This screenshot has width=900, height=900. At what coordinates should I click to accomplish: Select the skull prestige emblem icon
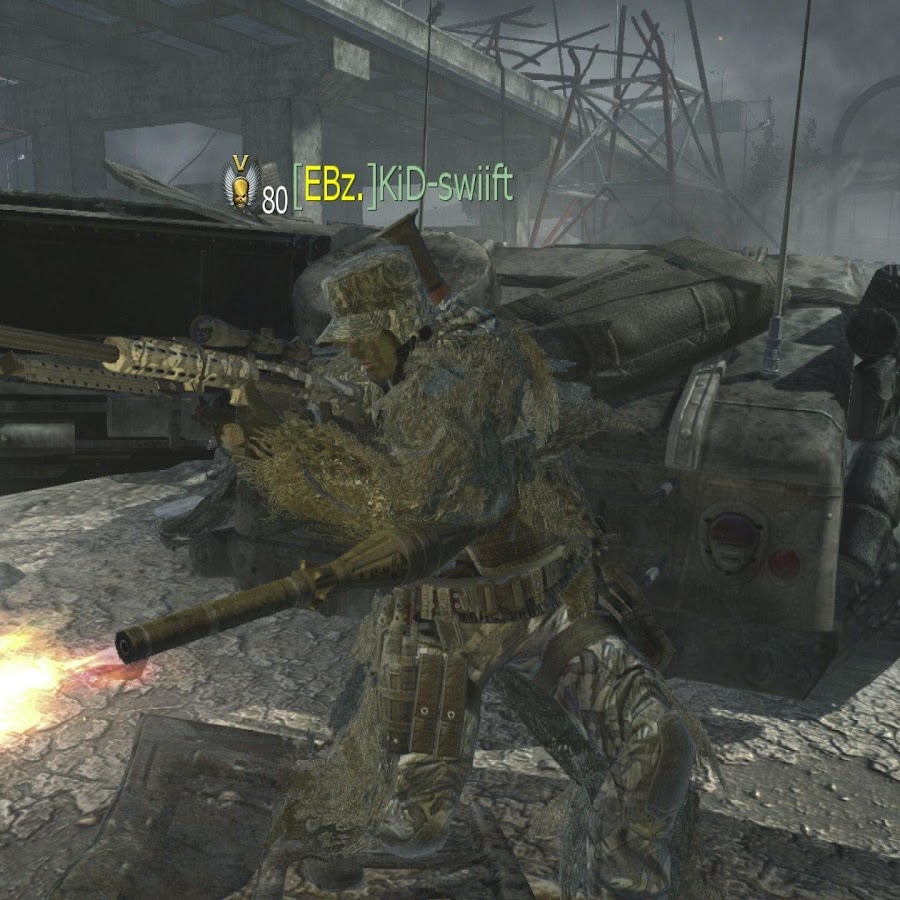click(240, 187)
